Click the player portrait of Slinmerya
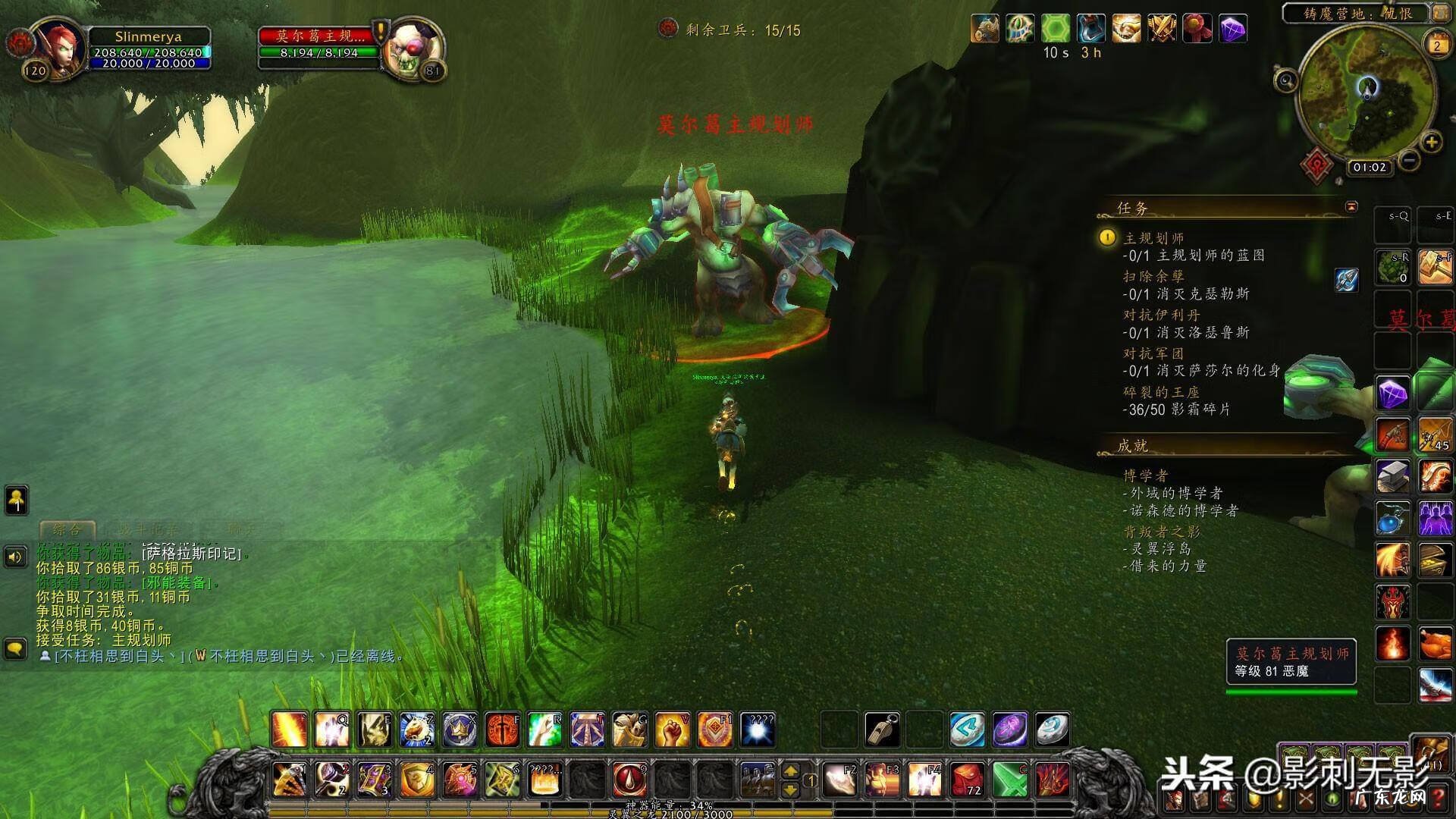Viewport: 1456px width, 819px height. (57, 47)
